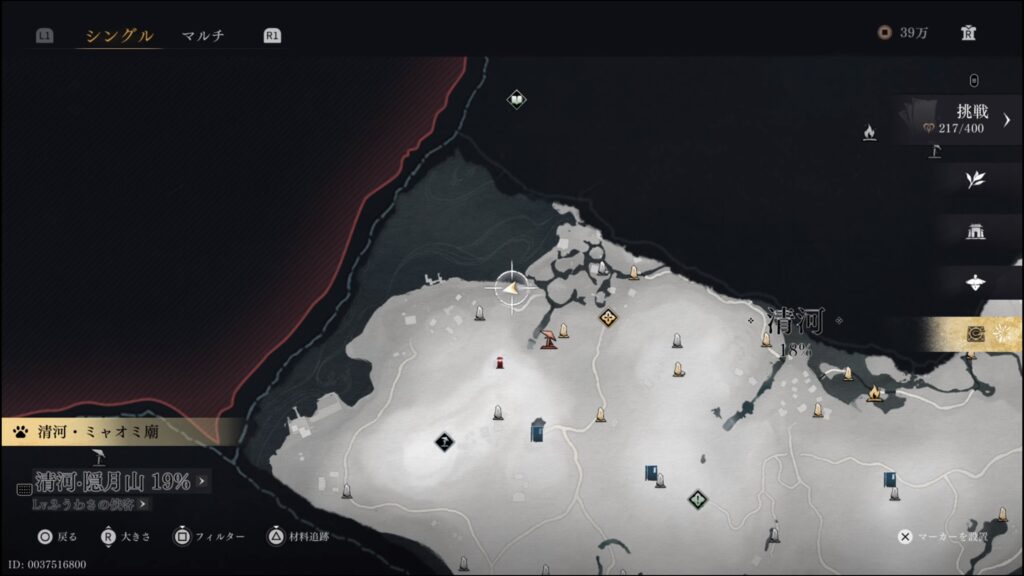Open the shop icon beside the currency
This screenshot has width=1024, height=576.
pos(968,32)
